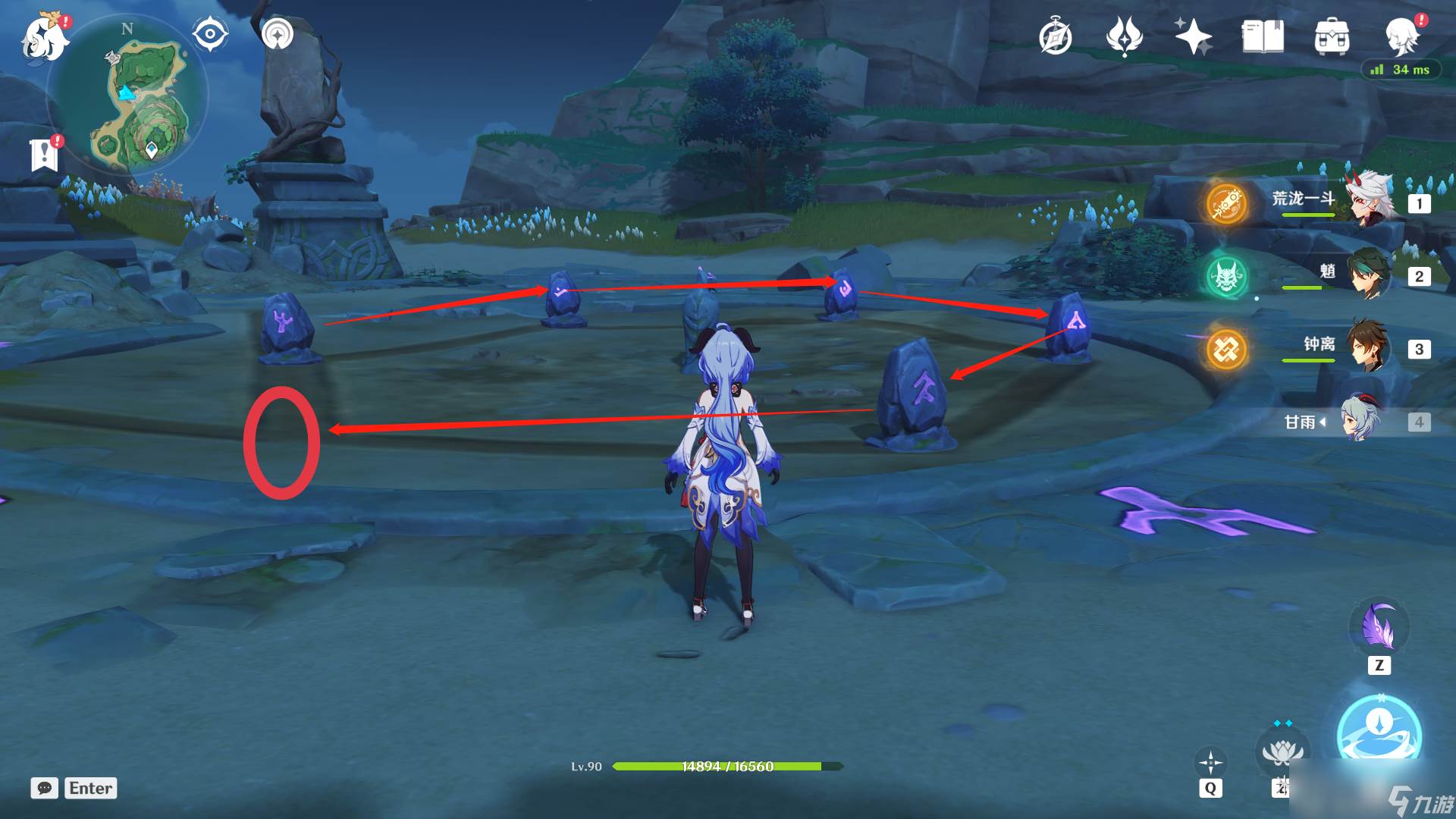Open the Paimon menu
Image resolution: width=1456 pixels, height=819 pixels.
point(44,38)
